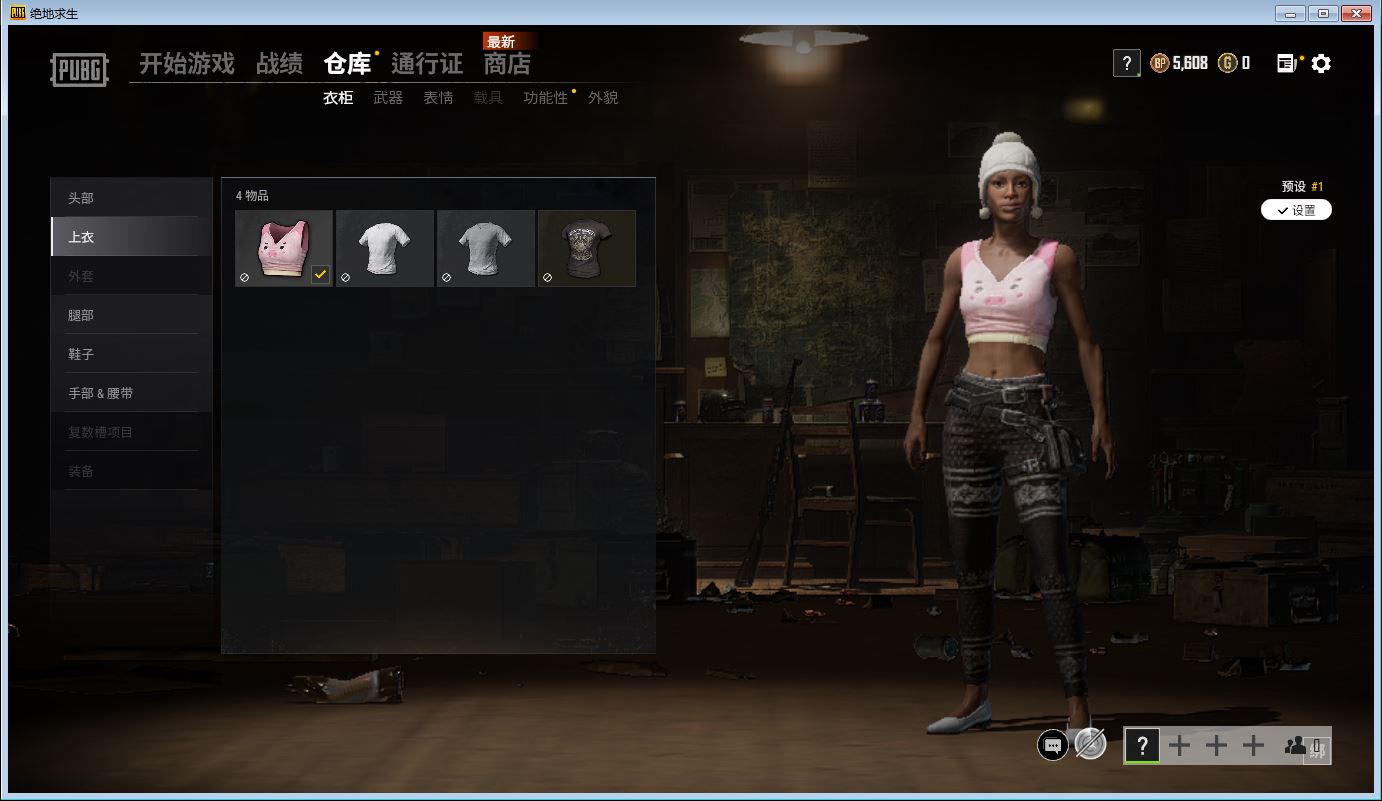Open the 通行证 pass tab

click(427, 64)
